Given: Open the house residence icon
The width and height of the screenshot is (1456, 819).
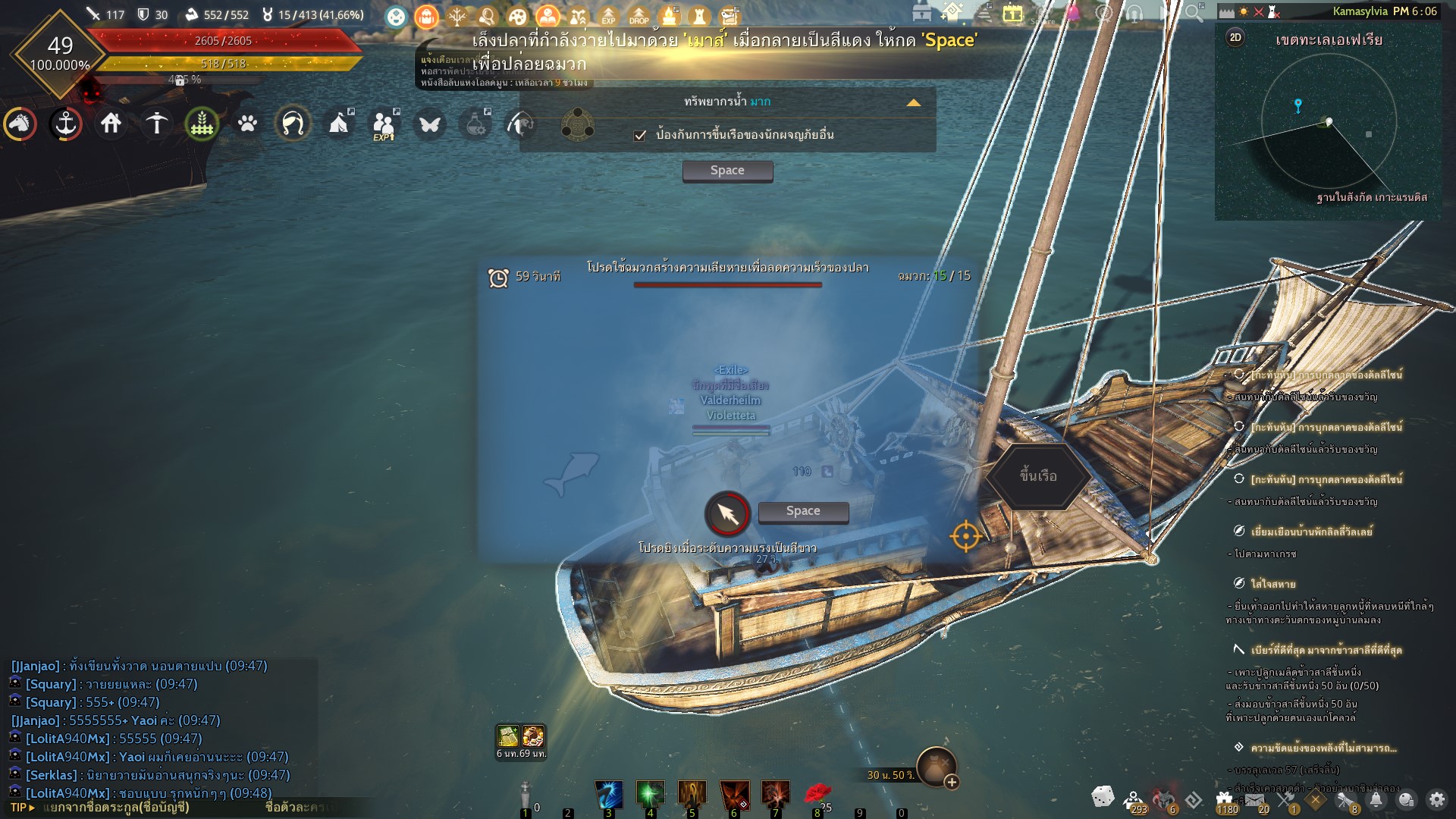Looking at the screenshot, I should (111, 123).
